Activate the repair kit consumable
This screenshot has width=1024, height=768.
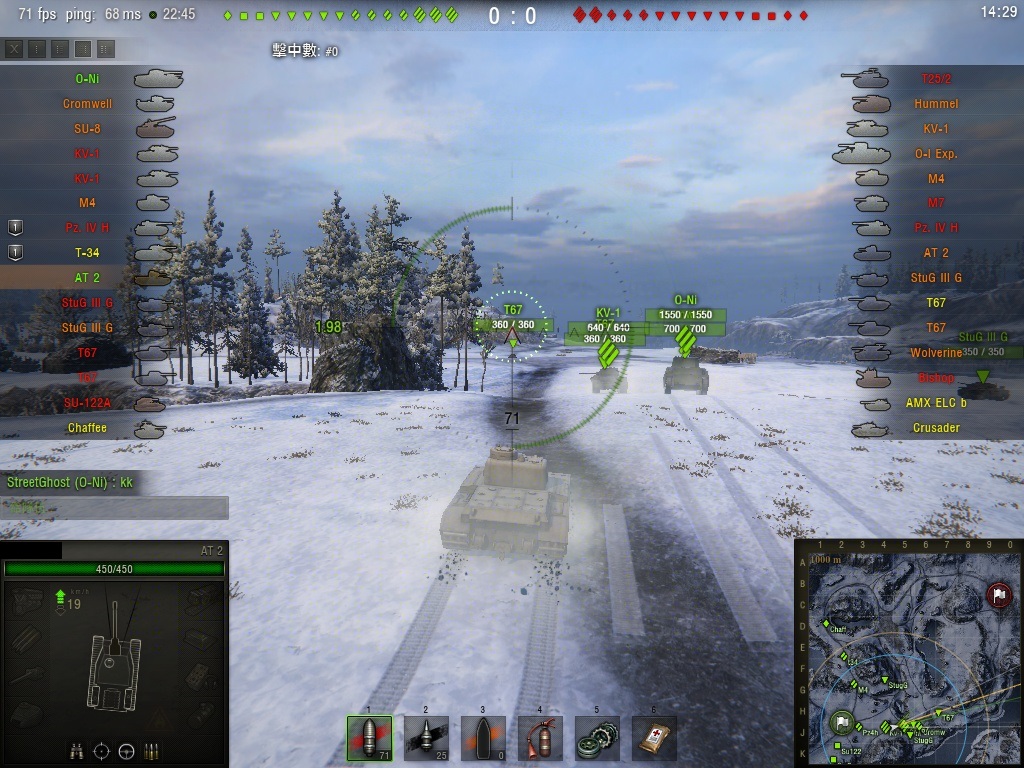click(x=597, y=738)
